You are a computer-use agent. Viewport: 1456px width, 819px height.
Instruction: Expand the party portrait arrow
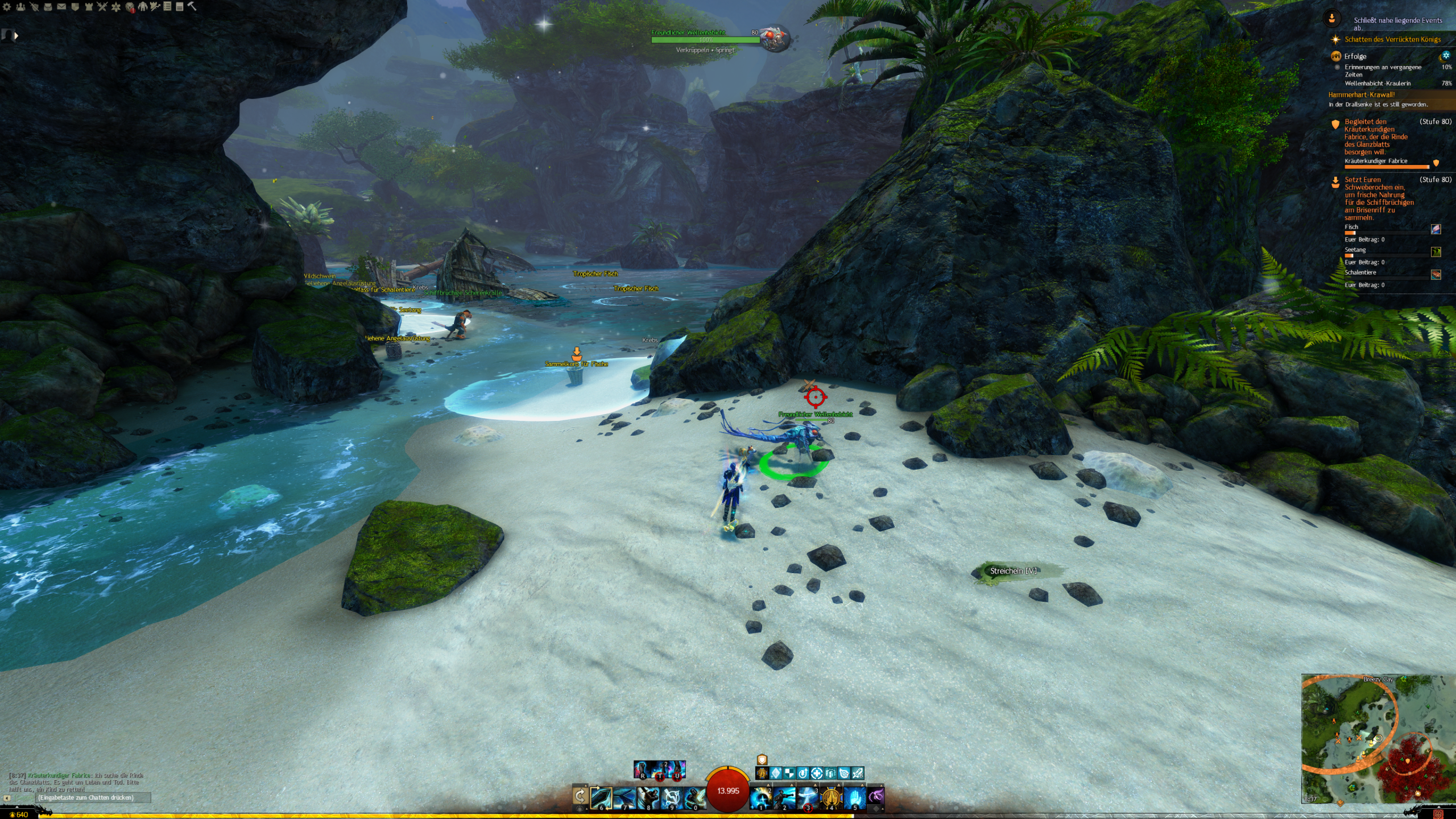click(x=16, y=36)
